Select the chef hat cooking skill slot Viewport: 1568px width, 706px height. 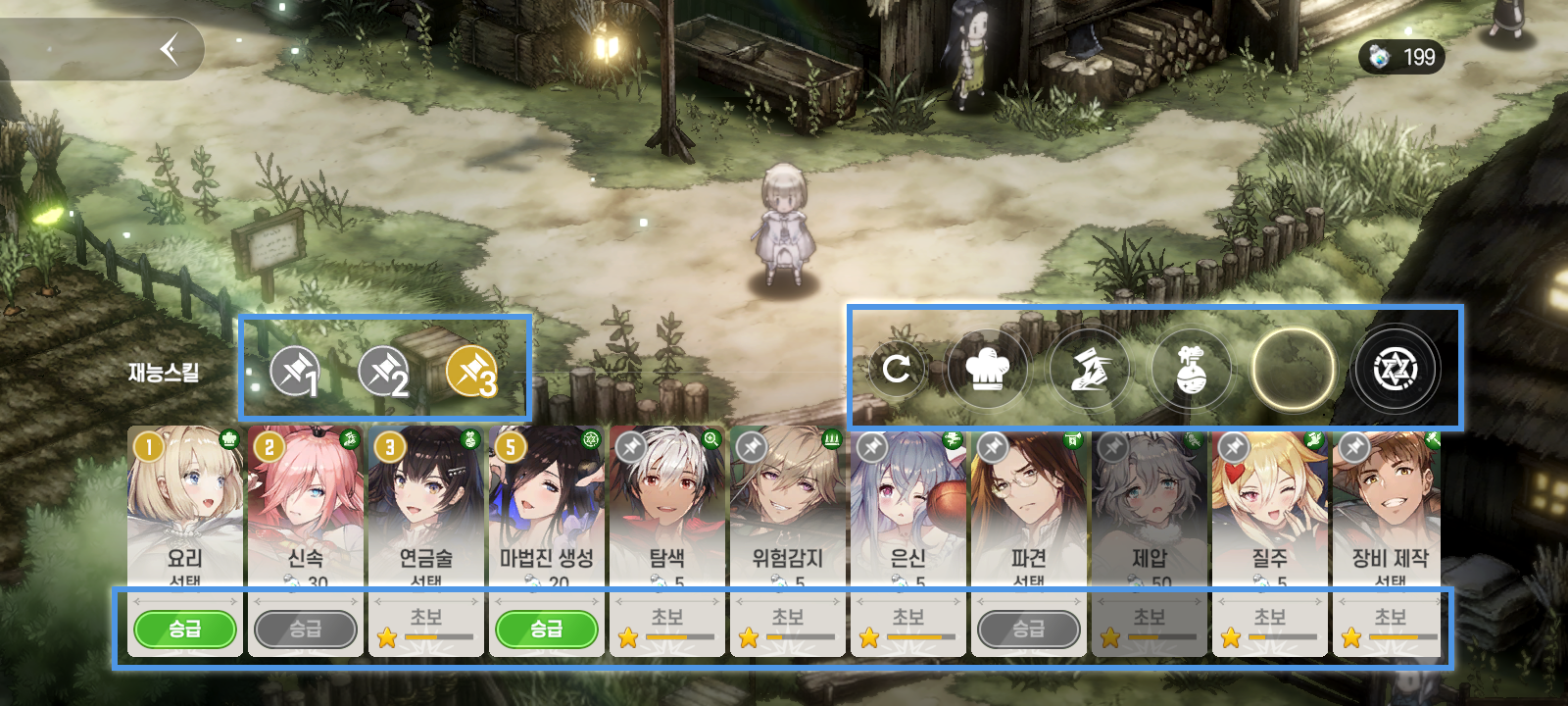(987, 369)
